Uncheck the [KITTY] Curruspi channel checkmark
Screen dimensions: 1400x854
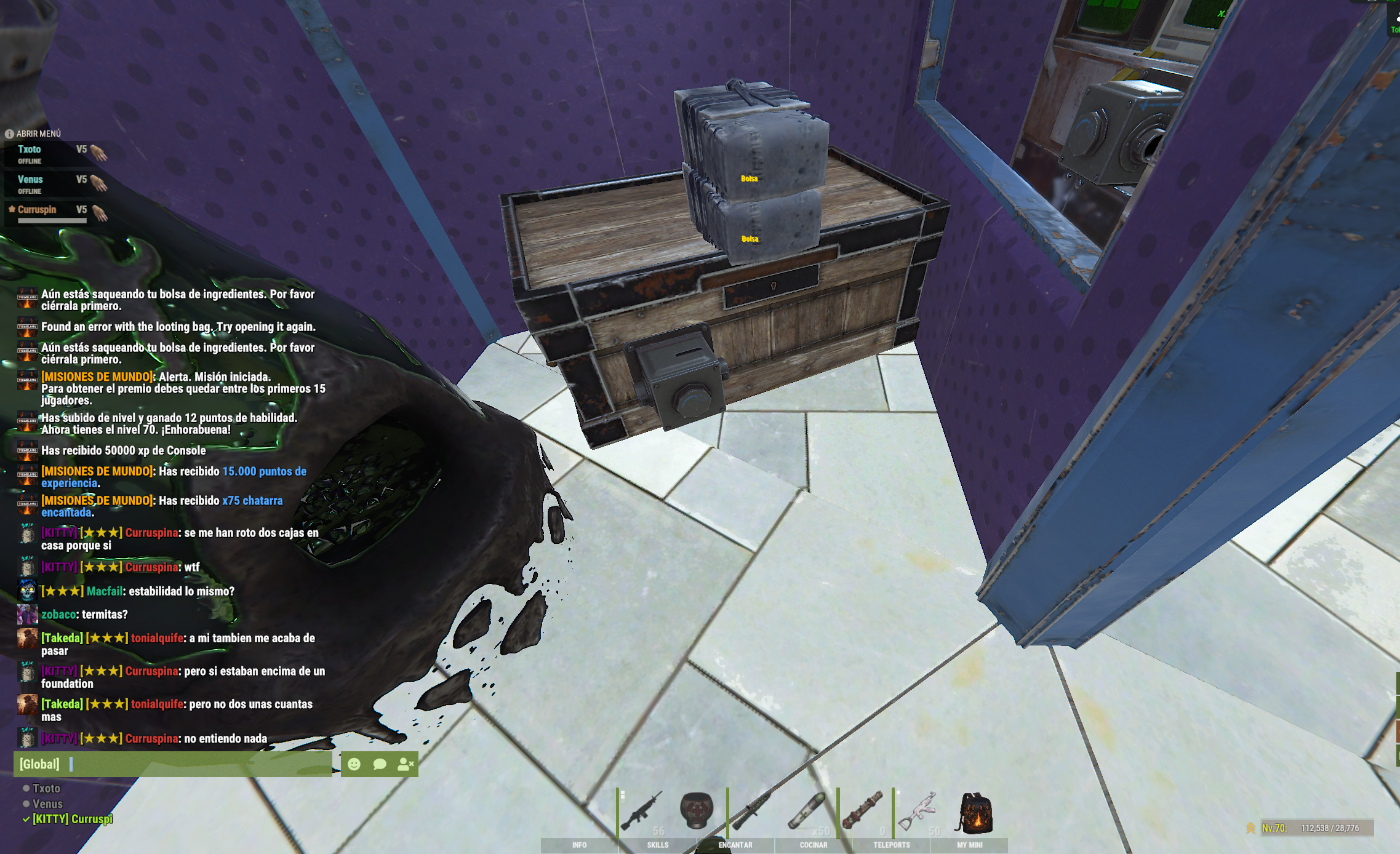pos(26,818)
